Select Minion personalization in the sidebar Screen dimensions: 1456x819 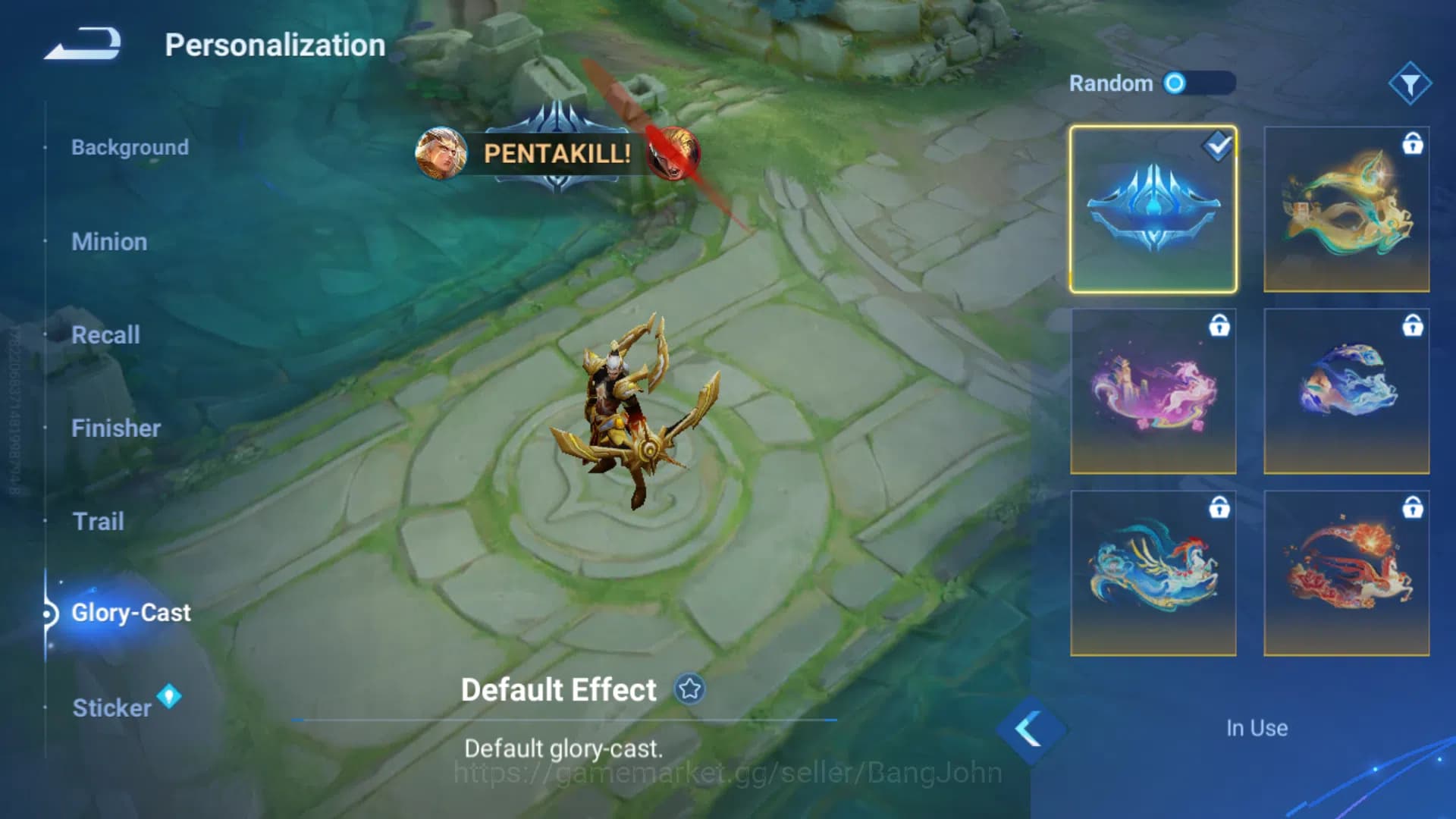tap(109, 242)
